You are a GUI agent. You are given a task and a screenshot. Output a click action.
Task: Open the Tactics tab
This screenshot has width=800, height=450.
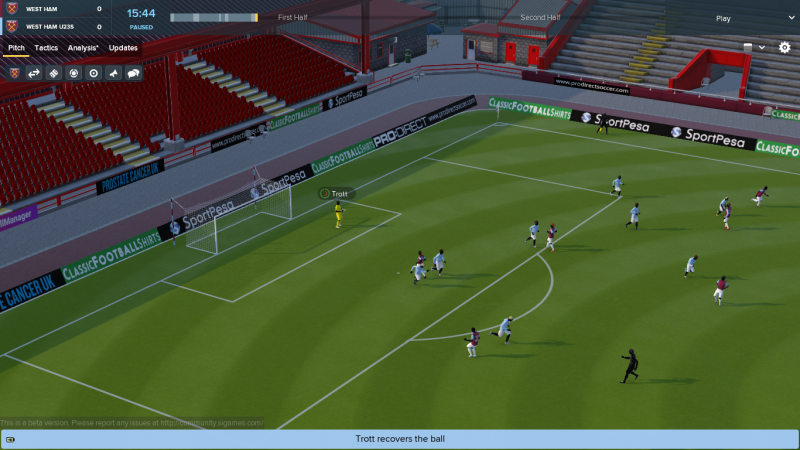click(x=46, y=48)
